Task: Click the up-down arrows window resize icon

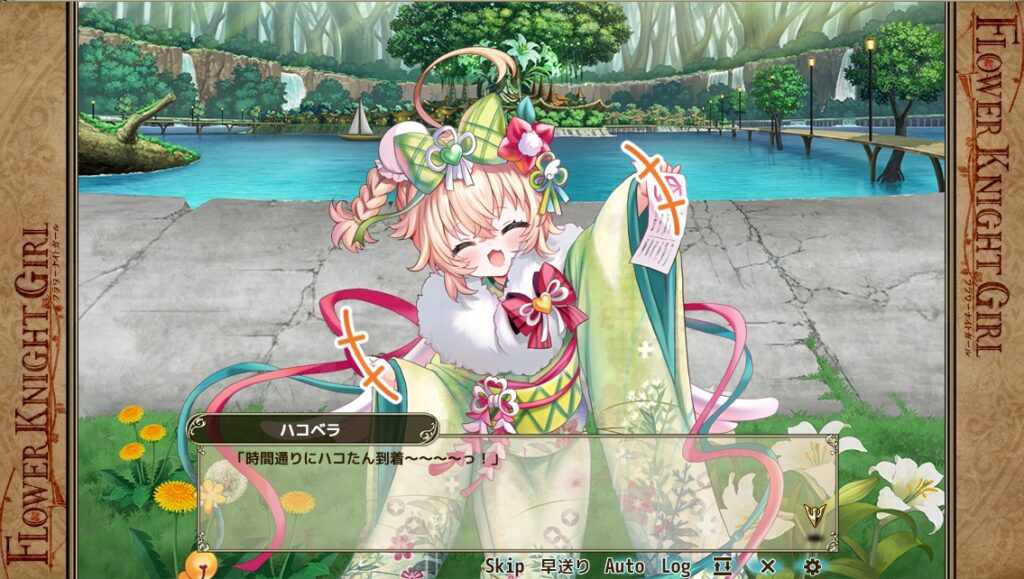Action: (723, 566)
